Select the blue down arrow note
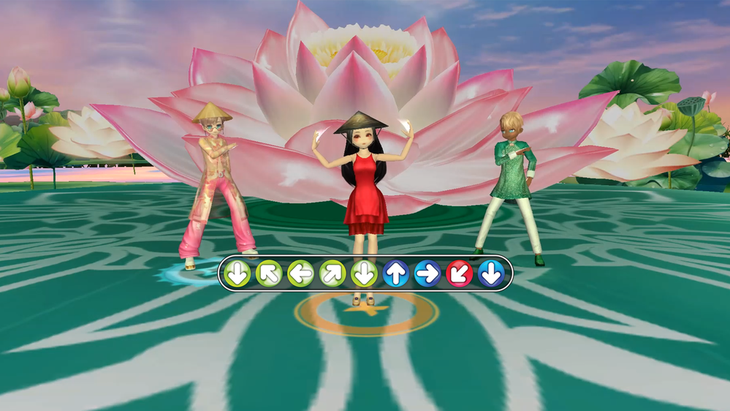Image resolution: width=730 pixels, height=411 pixels. click(491, 273)
